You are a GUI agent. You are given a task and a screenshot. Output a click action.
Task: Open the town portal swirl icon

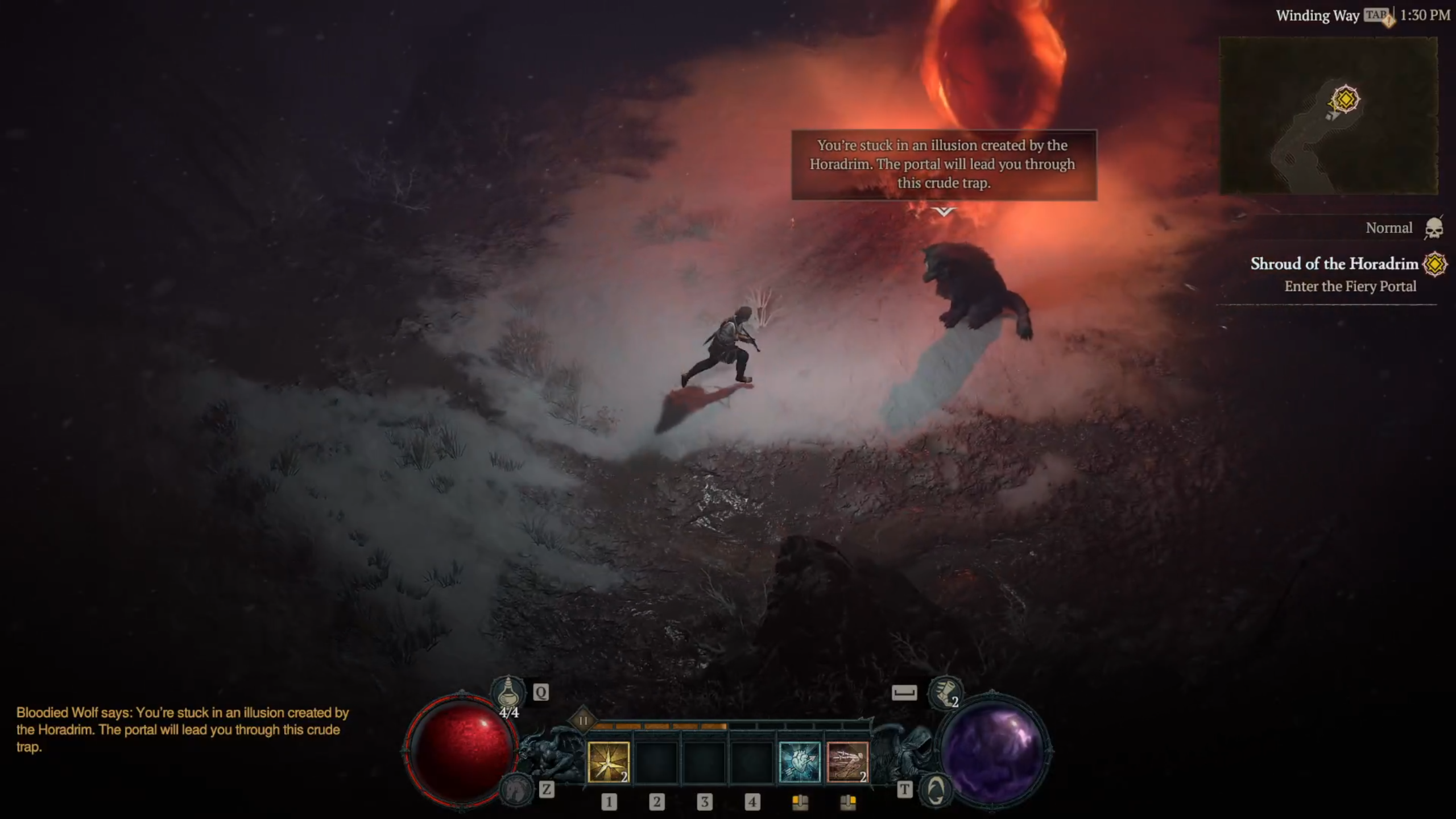click(936, 789)
